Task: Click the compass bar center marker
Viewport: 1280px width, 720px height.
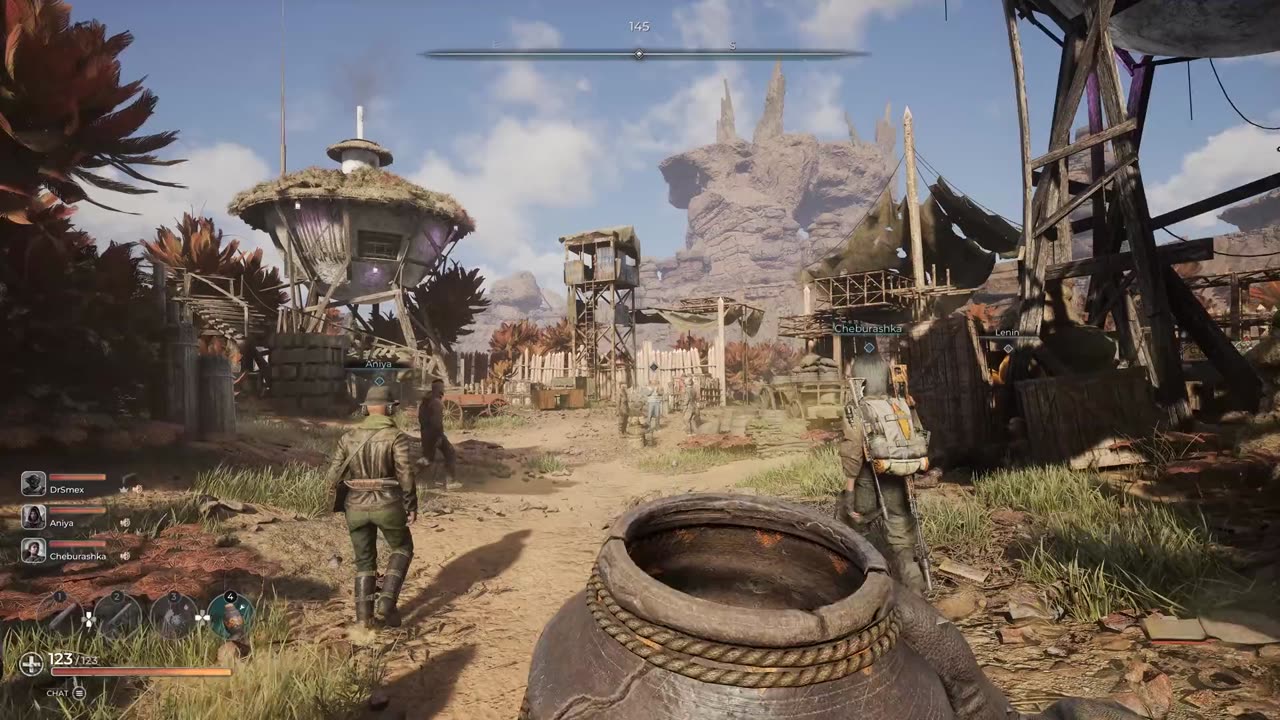Action: pyautogui.click(x=639, y=54)
